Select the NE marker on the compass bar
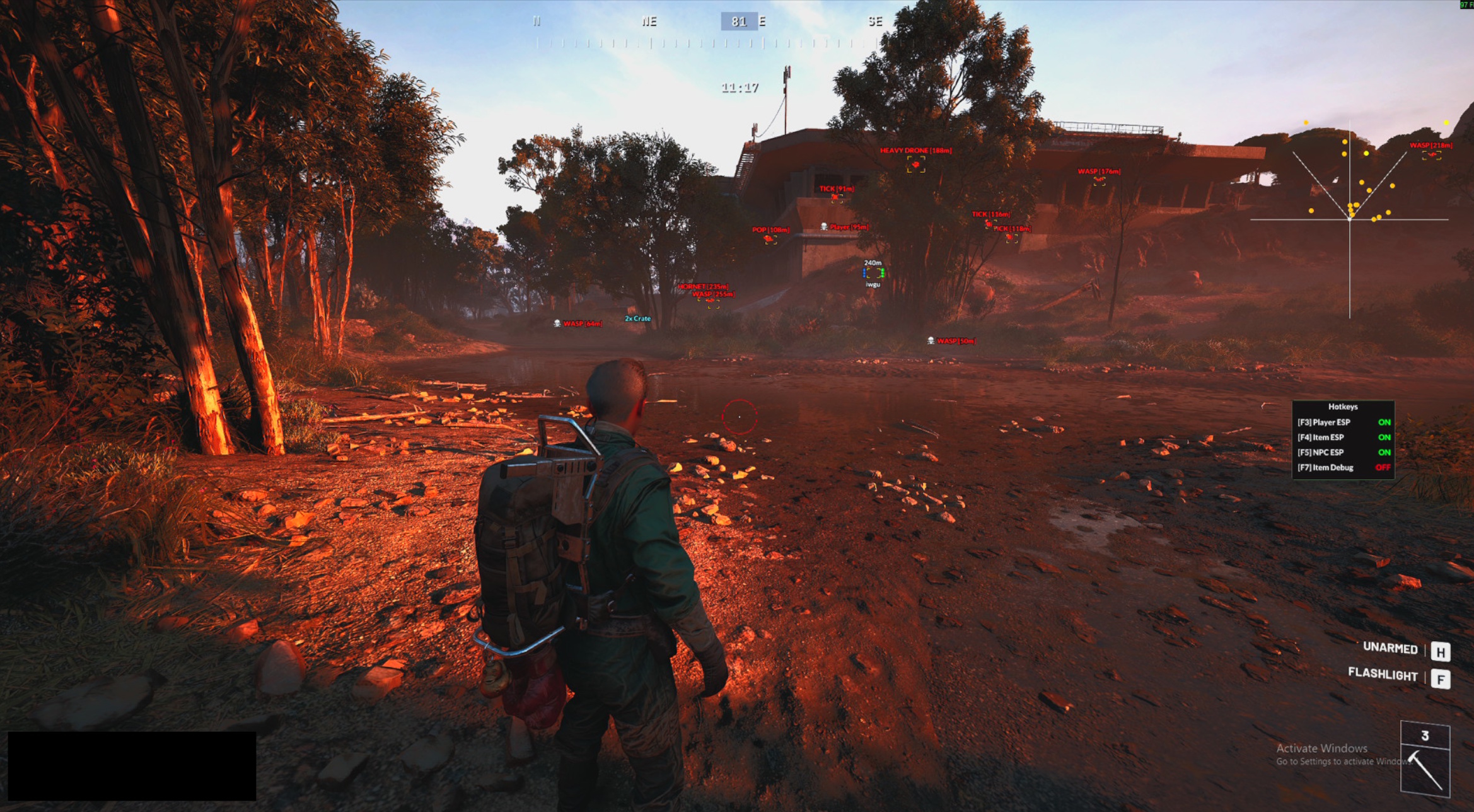The width and height of the screenshot is (1474, 812). pos(648,22)
